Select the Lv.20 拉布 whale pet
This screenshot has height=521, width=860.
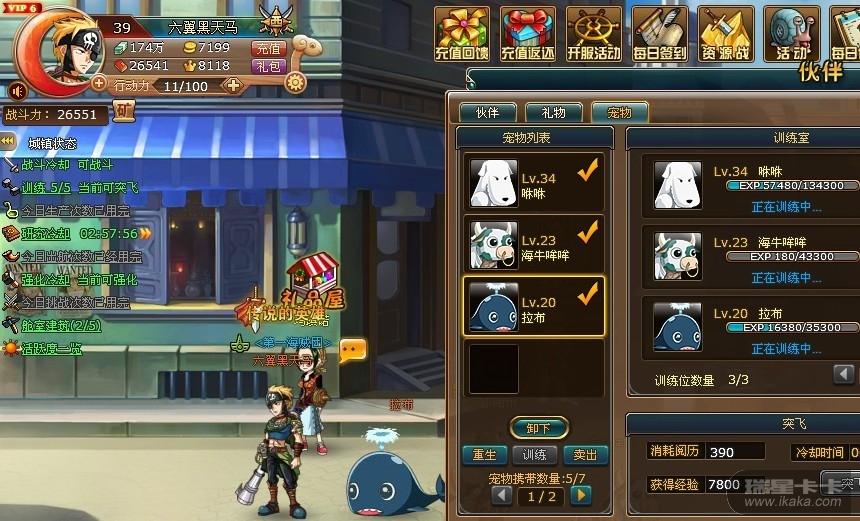coord(533,307)
